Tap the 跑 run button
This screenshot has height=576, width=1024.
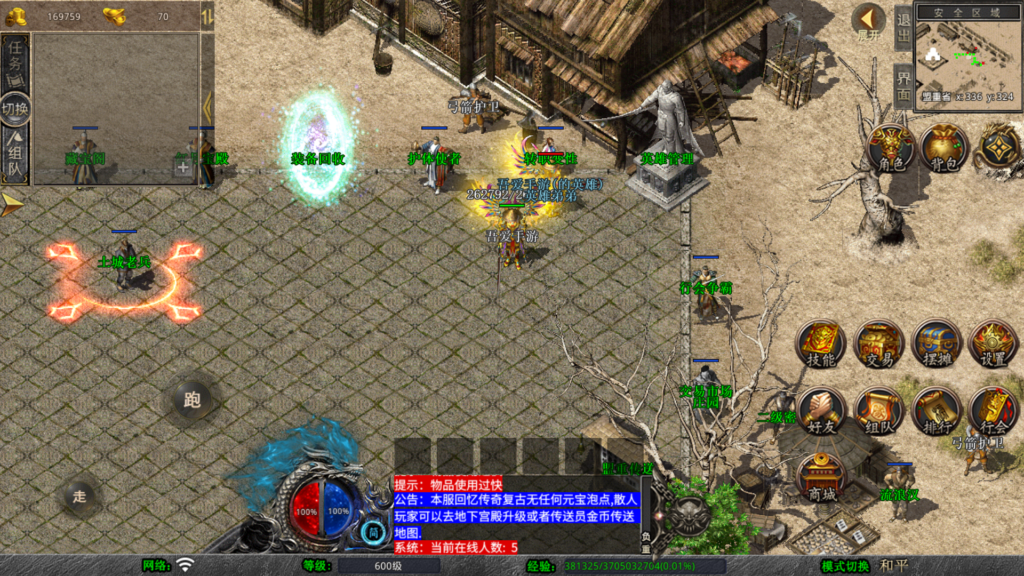pyautogui.click(x=192, y=401)
